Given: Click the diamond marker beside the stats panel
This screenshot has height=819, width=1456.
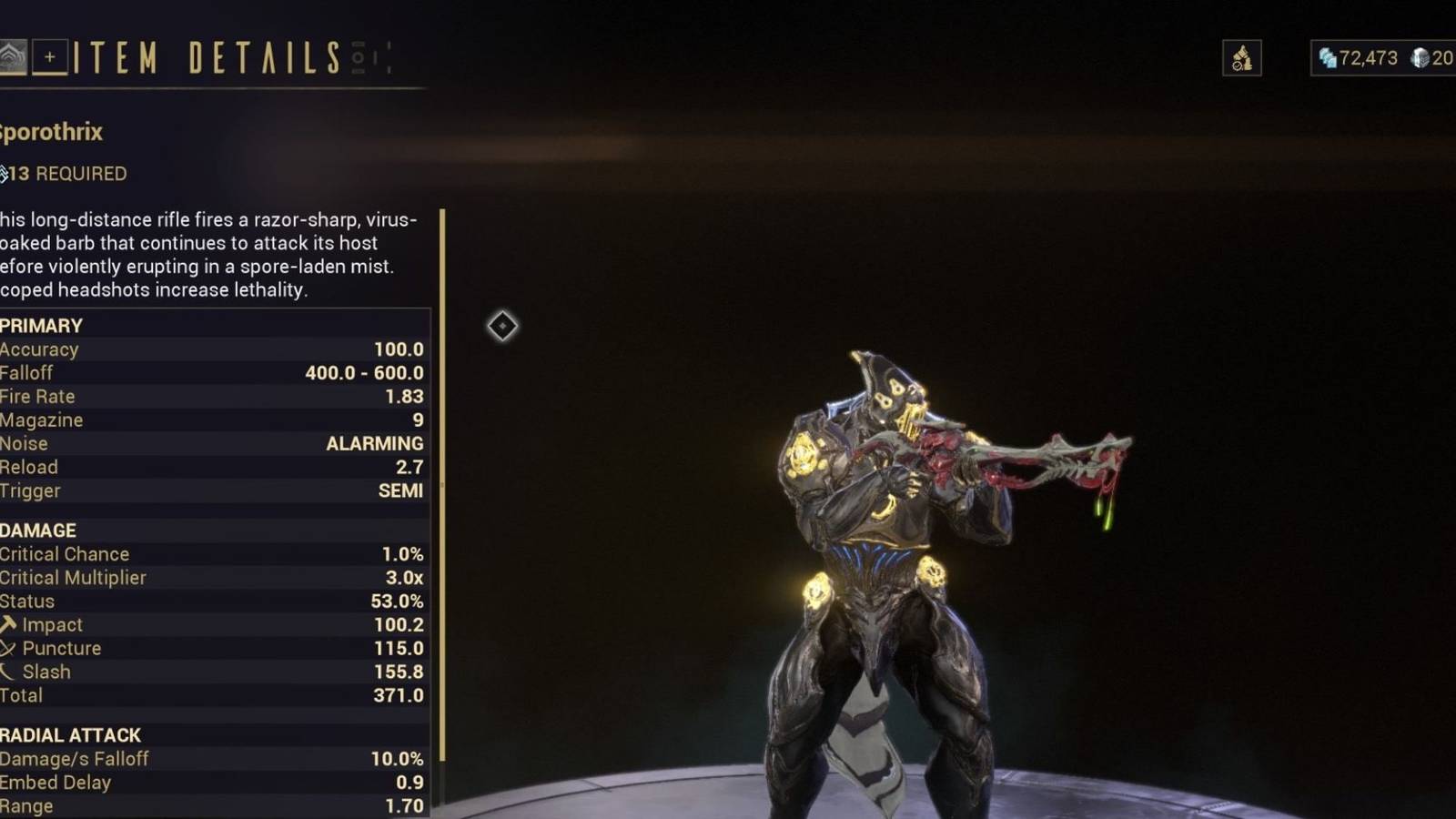Looking at the screenshot, I should click(503, 326).
